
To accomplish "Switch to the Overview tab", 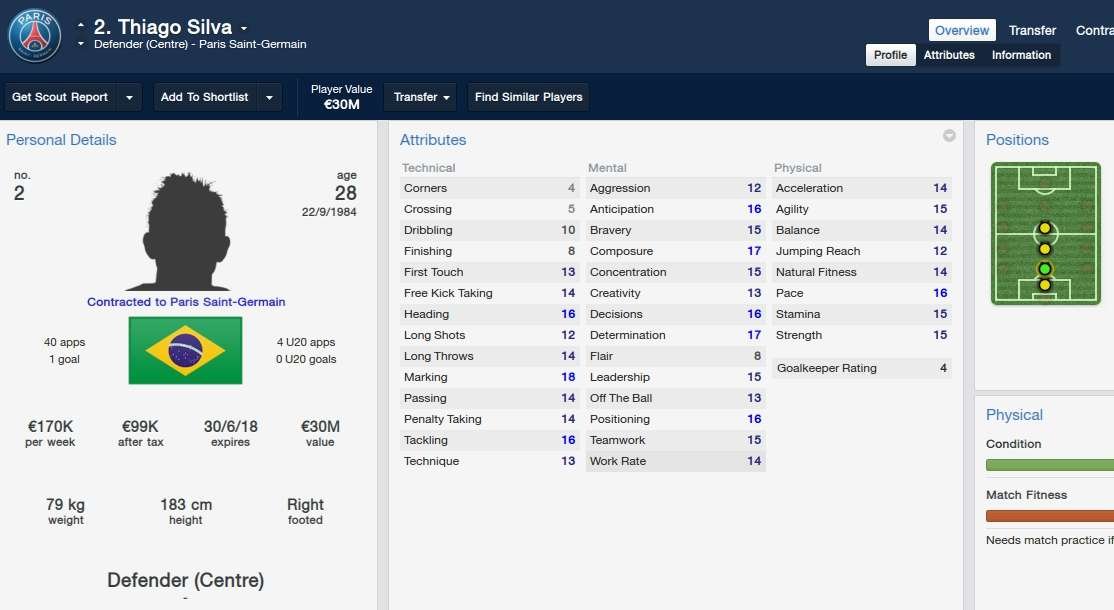I will click(x=962, y=31).
